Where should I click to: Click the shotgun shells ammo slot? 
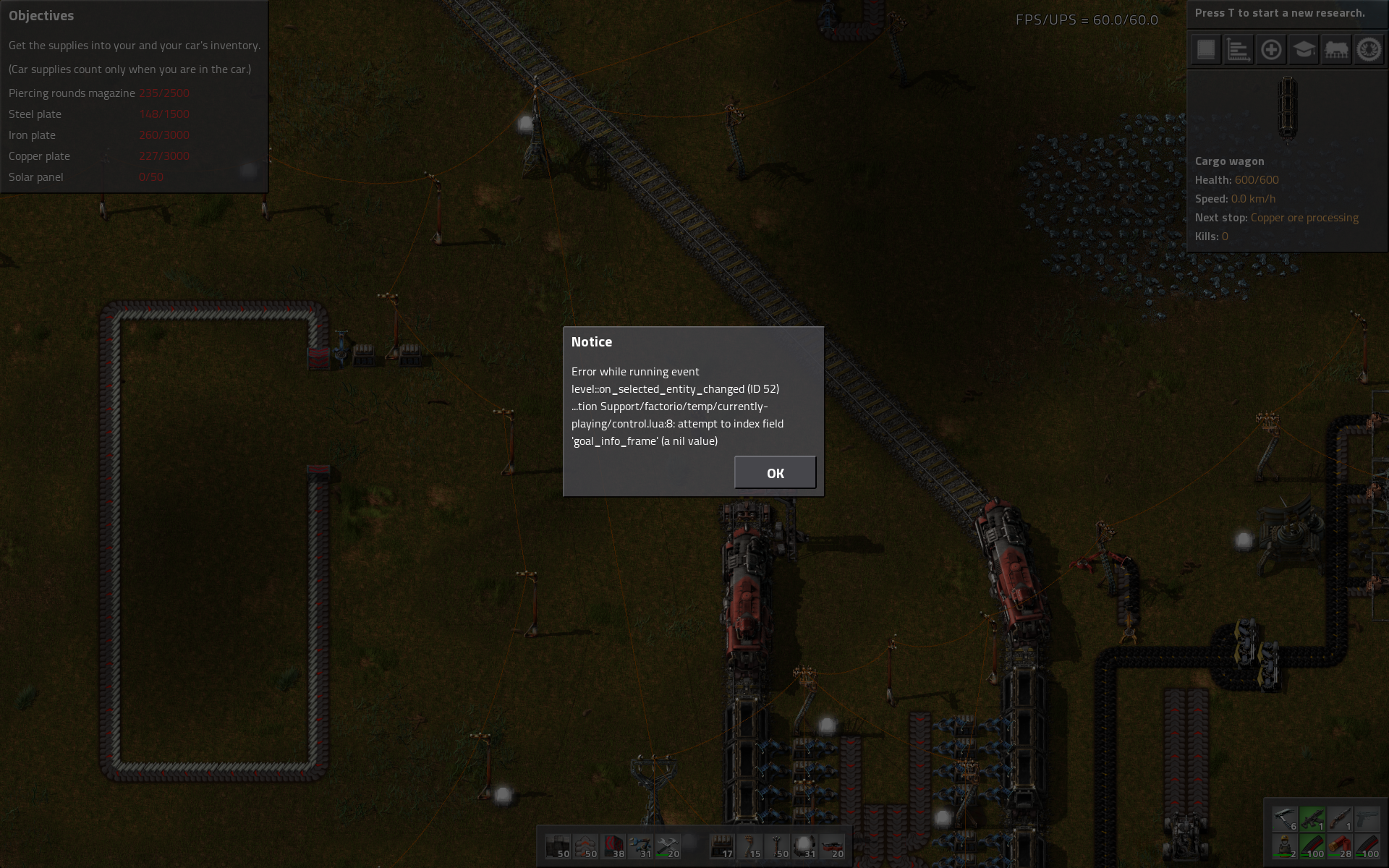[1340, 846]
